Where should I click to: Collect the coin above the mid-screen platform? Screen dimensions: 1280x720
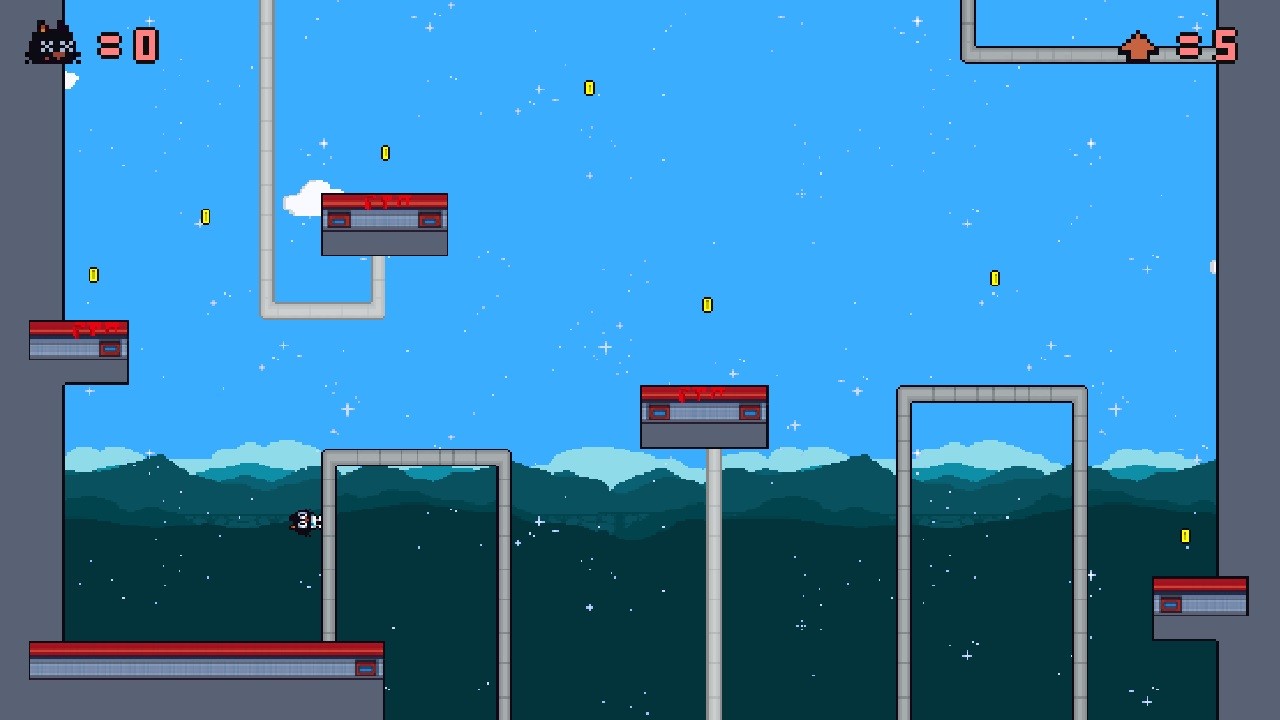(x=707, y=305)
